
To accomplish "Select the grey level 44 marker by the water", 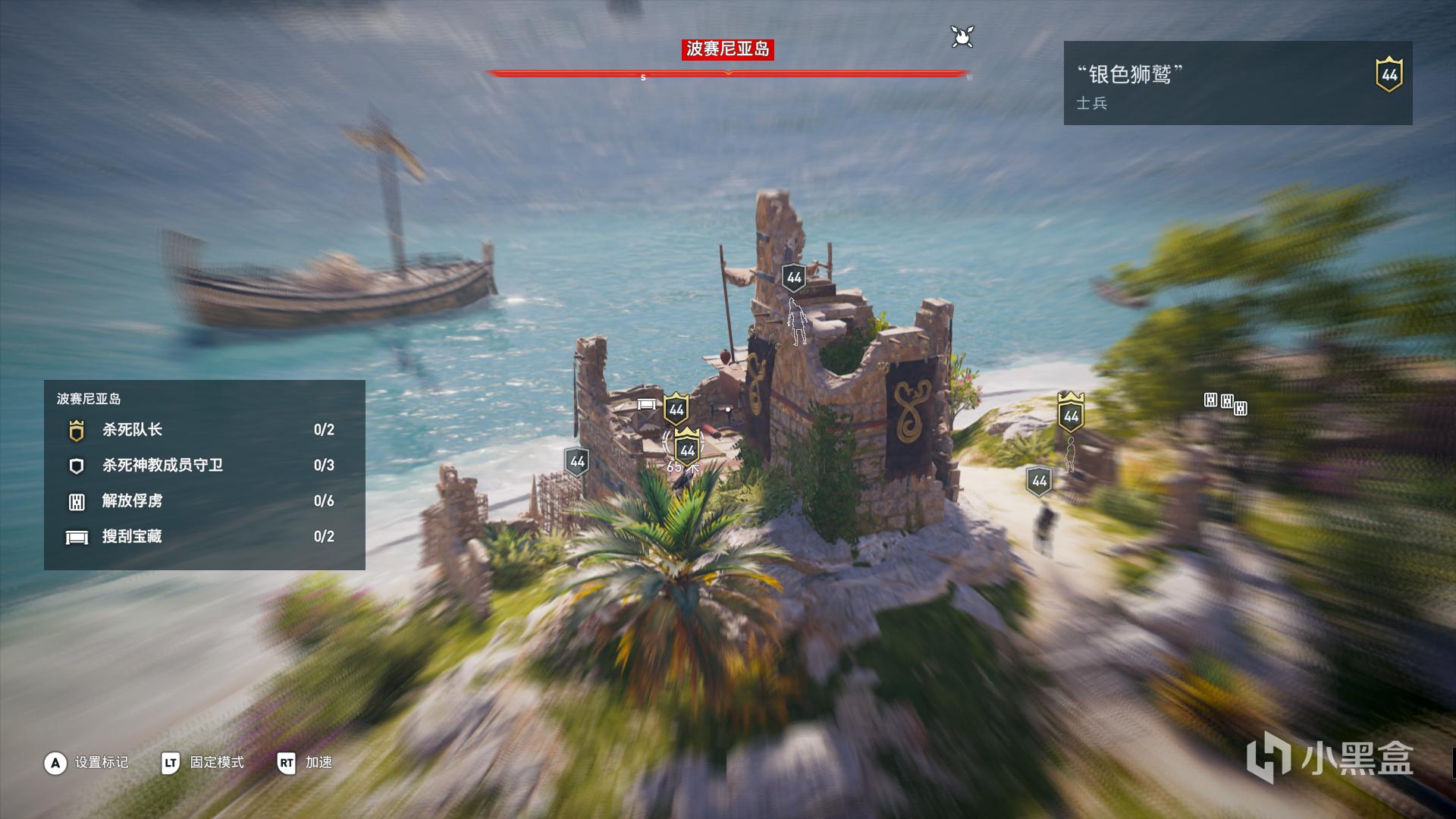I will click(577, 461).
